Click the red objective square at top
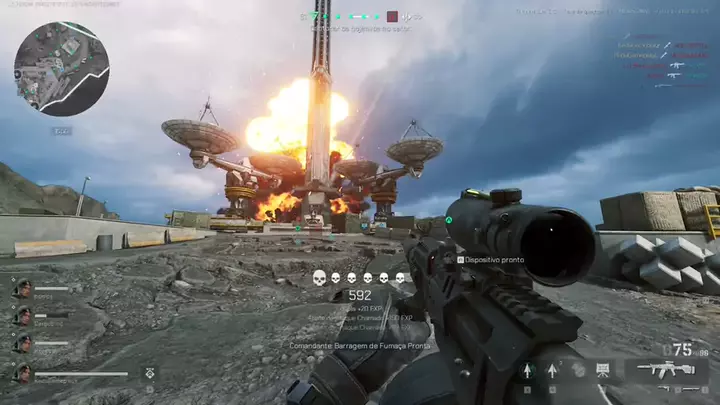The width and height of the screenshot is (720, 405). tap(393, 16)
